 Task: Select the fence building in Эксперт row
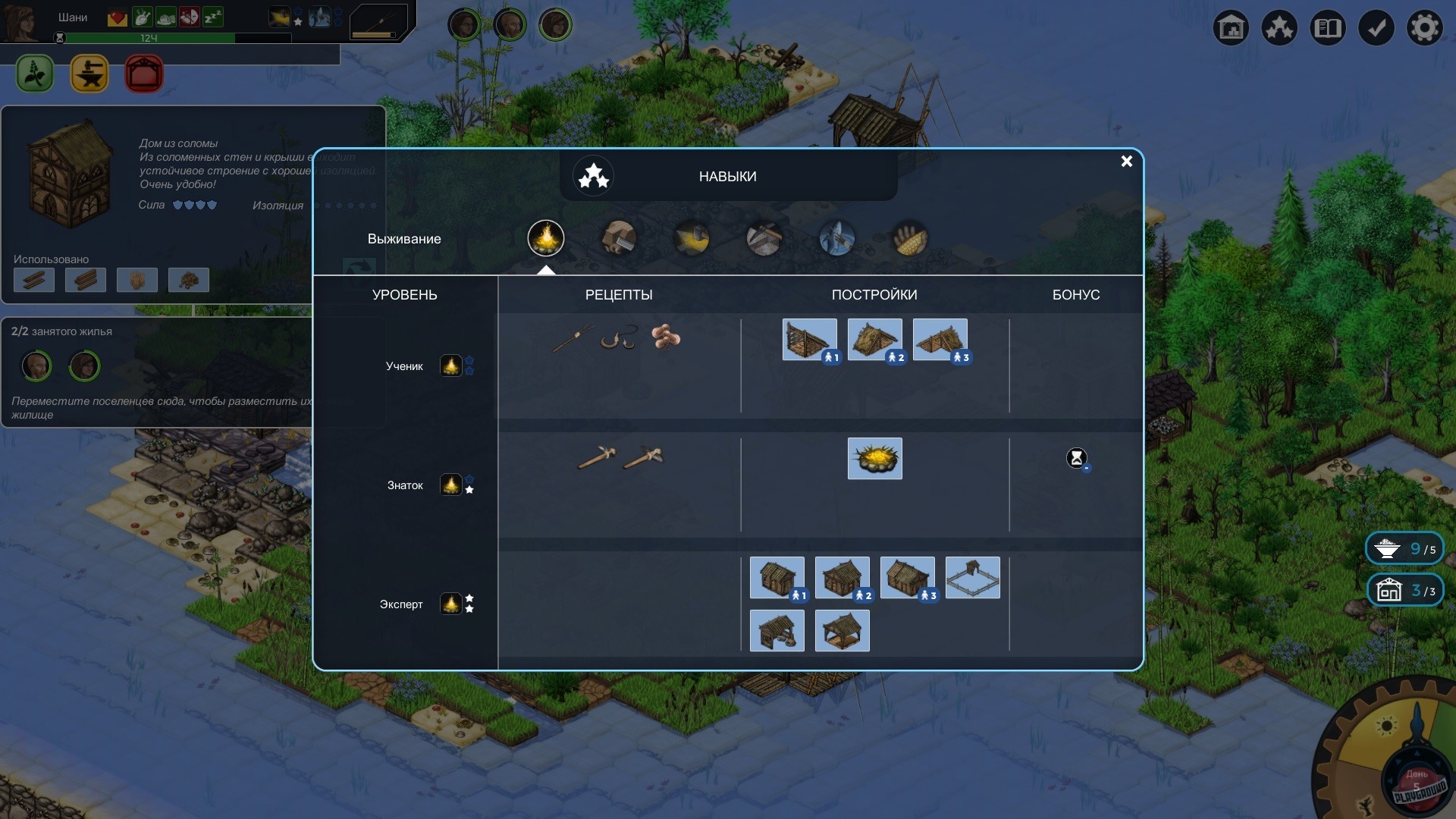tap(972, 577)
